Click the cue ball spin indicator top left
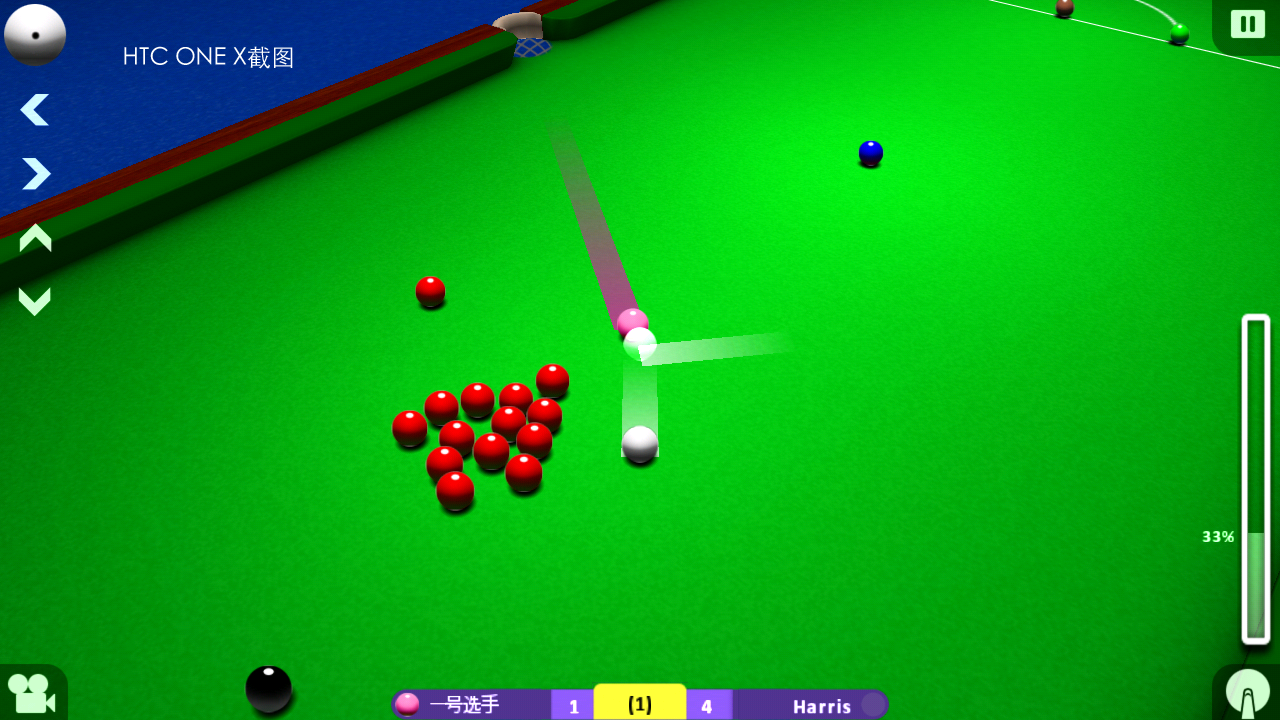The height and width of the screenshot is (720, 1280). (35, 34)
